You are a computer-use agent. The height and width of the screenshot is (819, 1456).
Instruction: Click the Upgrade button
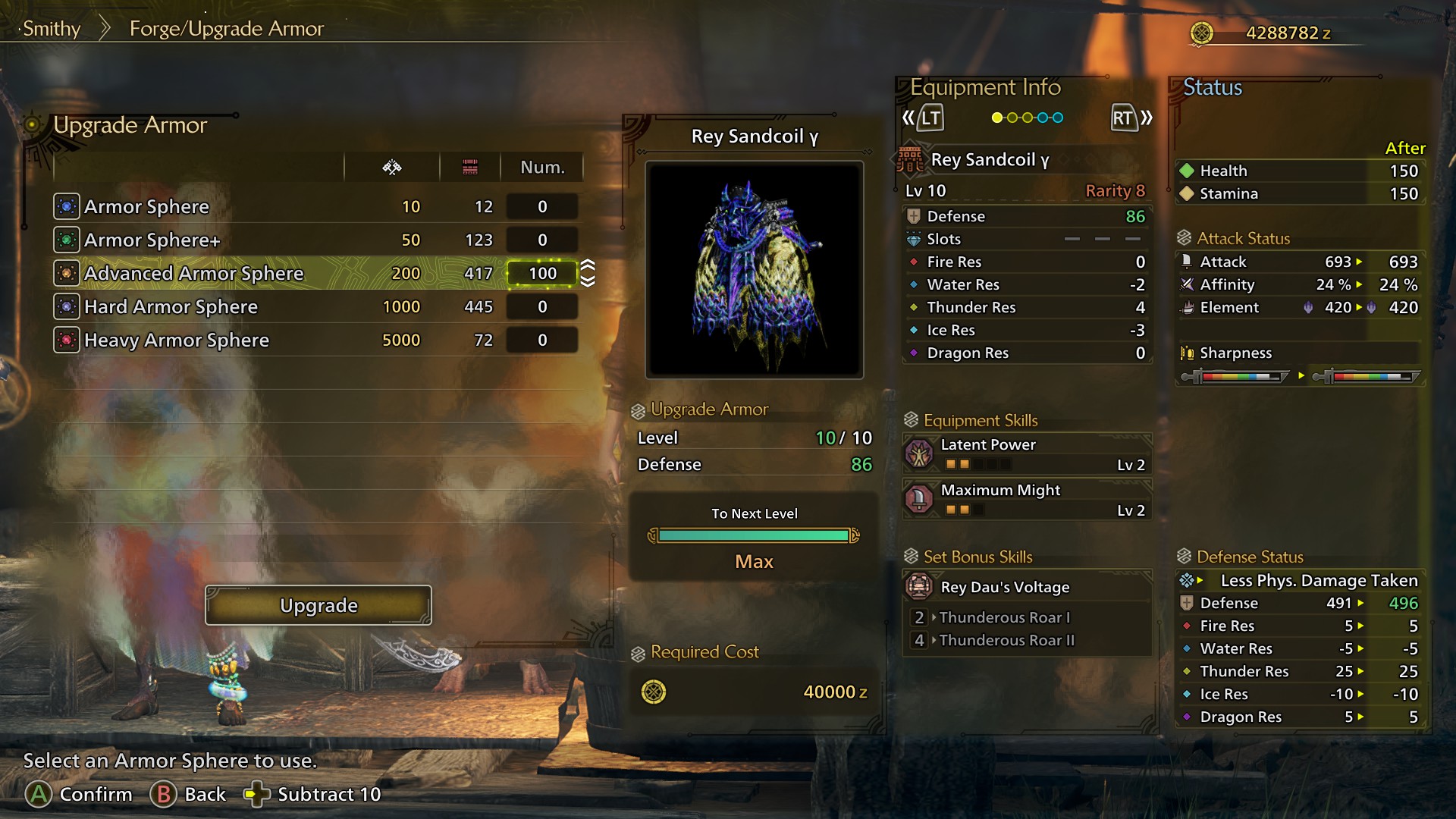pyautogui.click(x=318, y=605)
